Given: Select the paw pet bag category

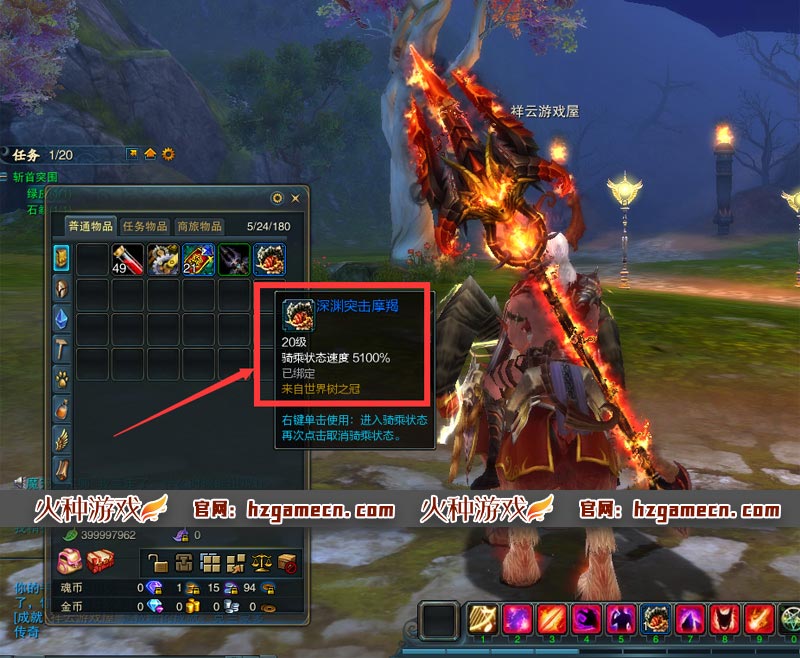Looking at the screenshot, I should pyautogui.click(x=62, y=379).
